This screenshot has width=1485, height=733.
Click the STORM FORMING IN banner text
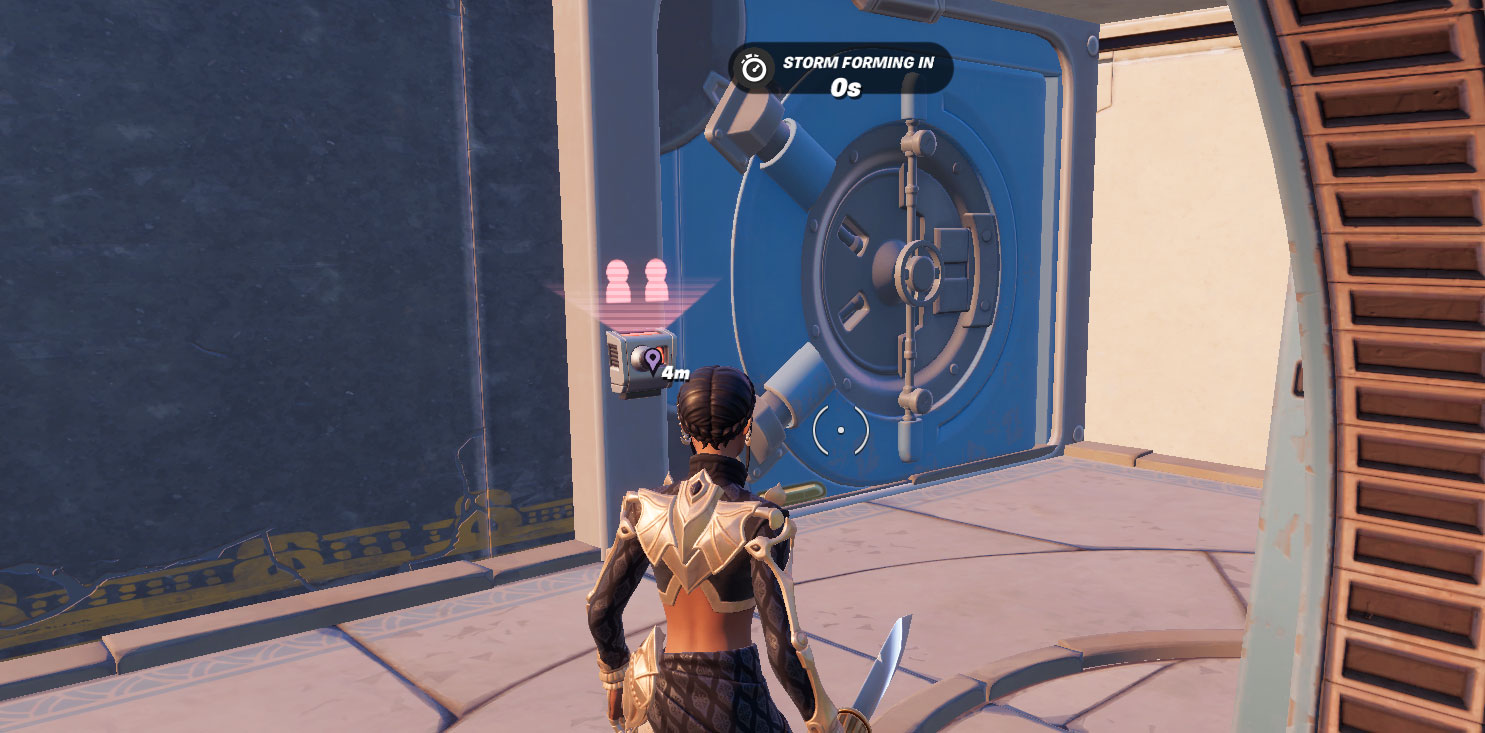858,61
